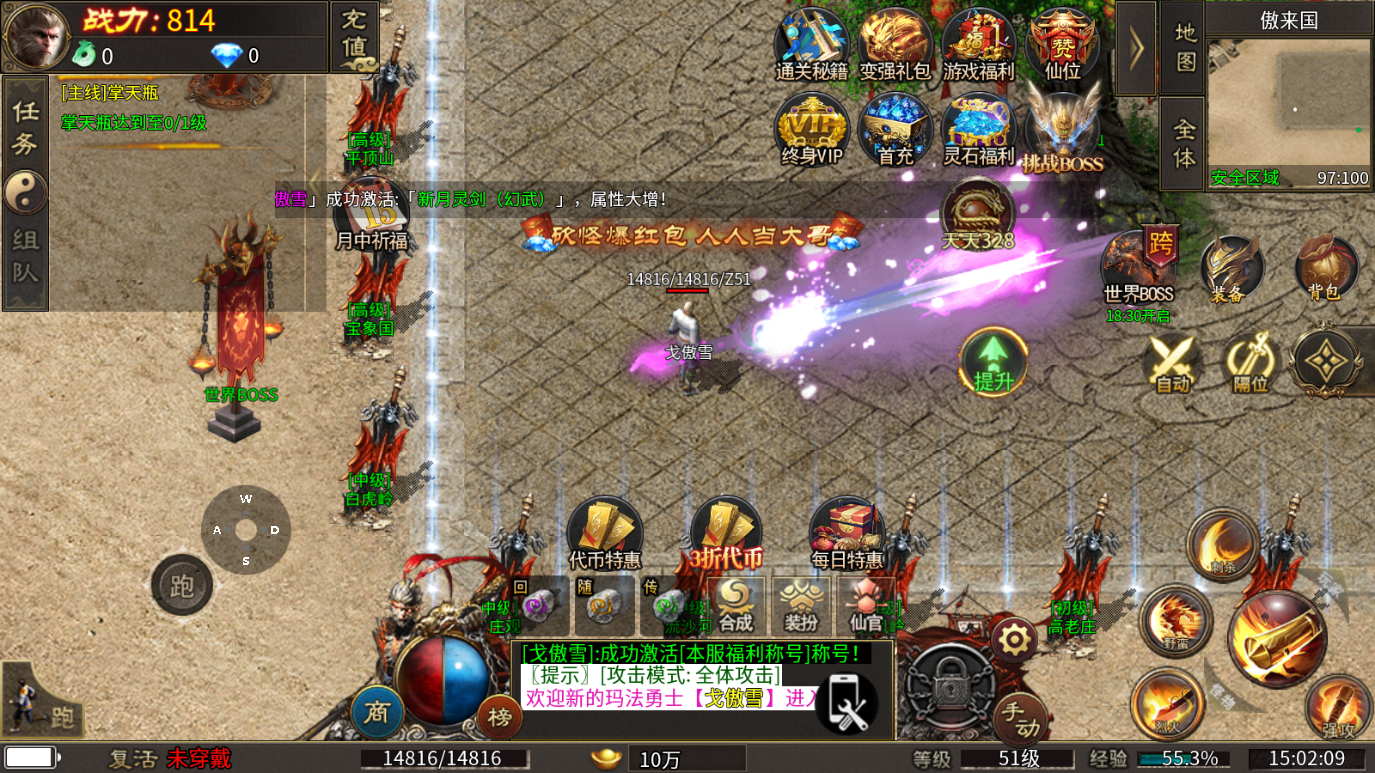Open the 通关秘籍 guide icon
1375x773 pixels.
pyautogui.click(x=811, y=43)
